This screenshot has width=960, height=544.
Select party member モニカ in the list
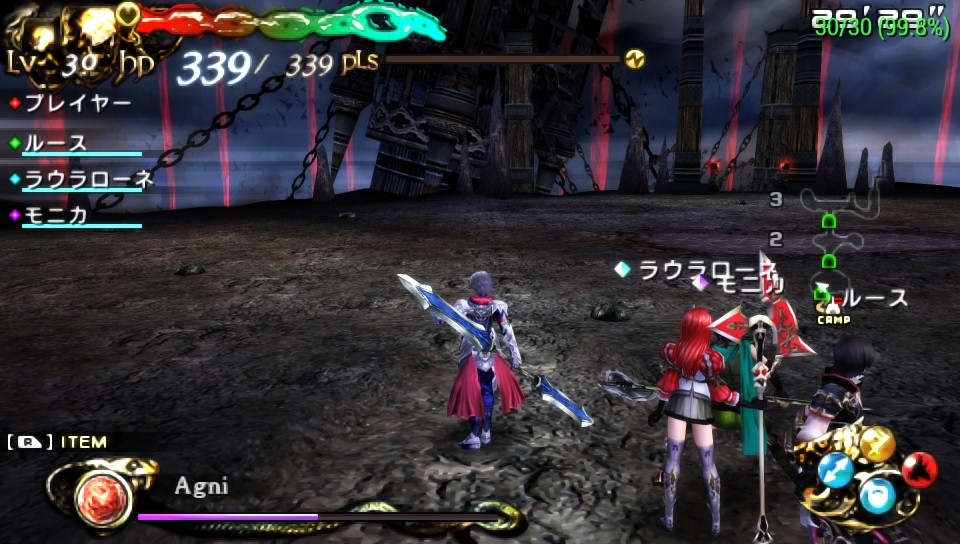tap(56, 214)
